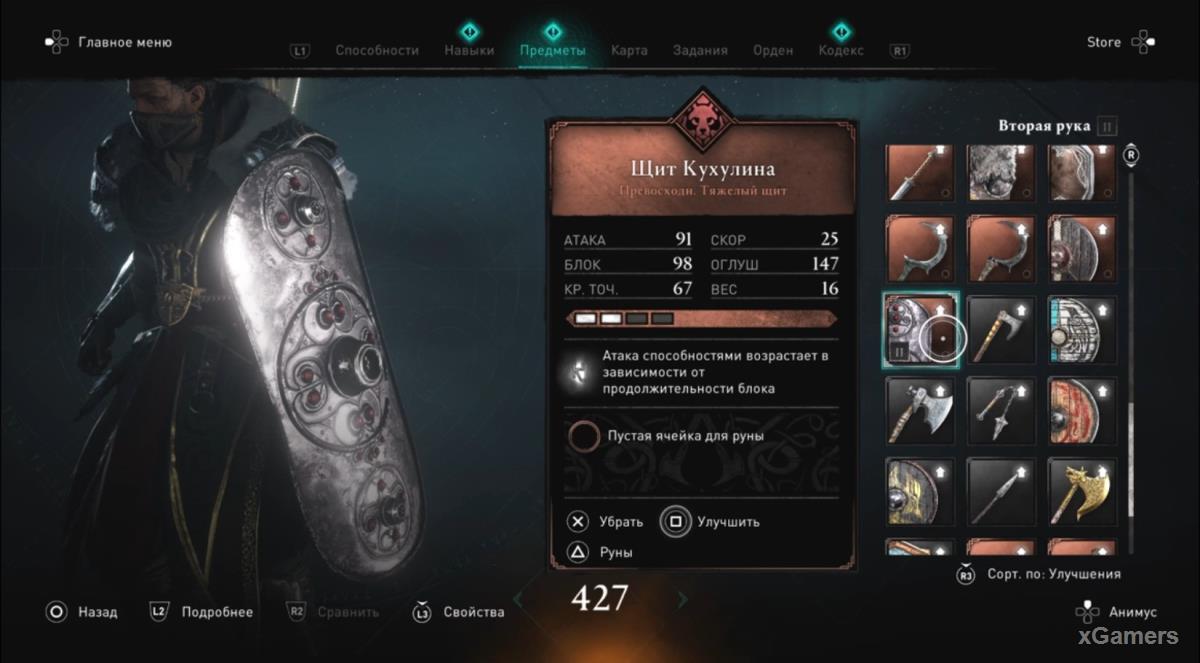The height and width of the screenshot is (663, 1200).
Task: Go to the Задания tab
Action: click(700, 50)
